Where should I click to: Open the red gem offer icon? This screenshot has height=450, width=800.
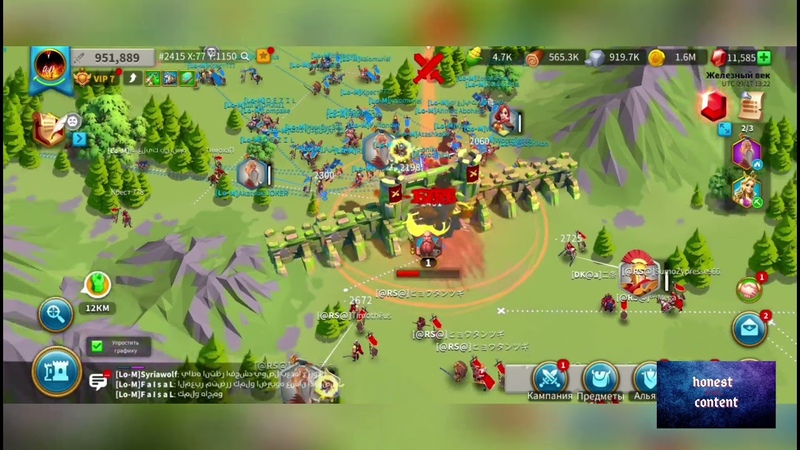[713, 106]
